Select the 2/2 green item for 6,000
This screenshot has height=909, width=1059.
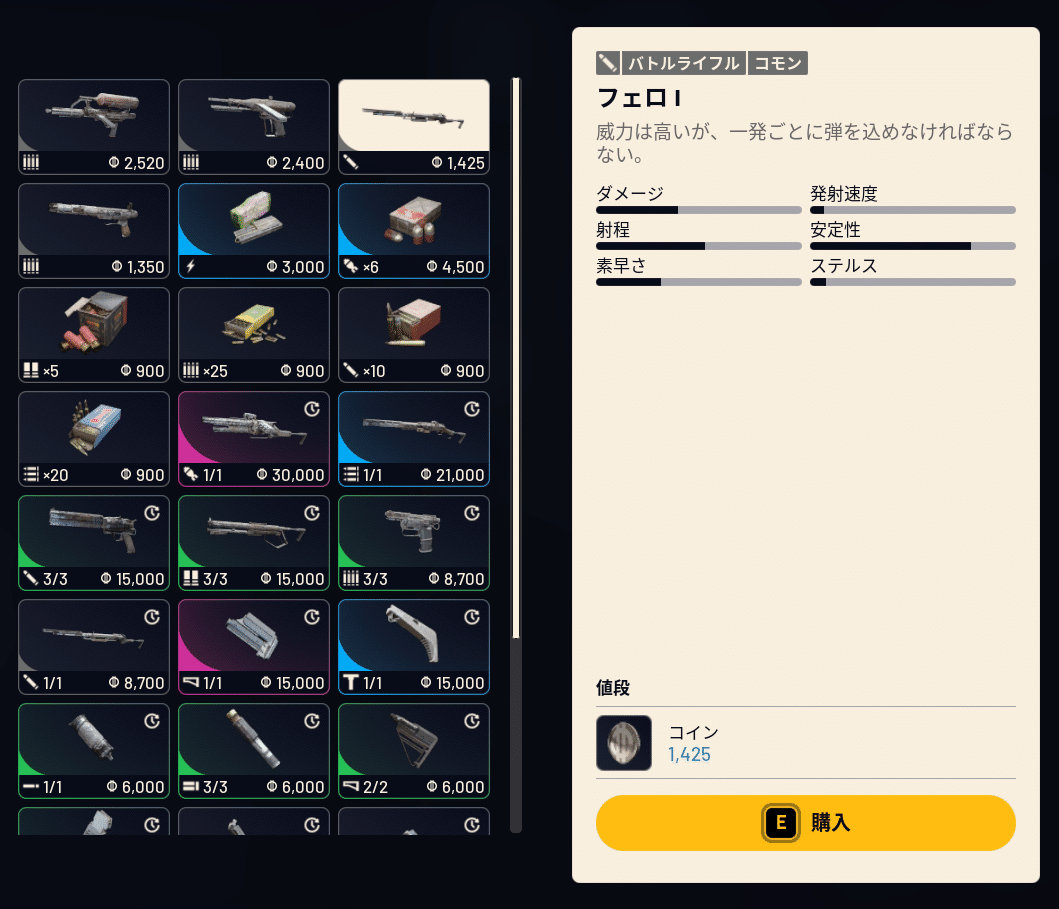pyautogui.click(x=414, y=751)
